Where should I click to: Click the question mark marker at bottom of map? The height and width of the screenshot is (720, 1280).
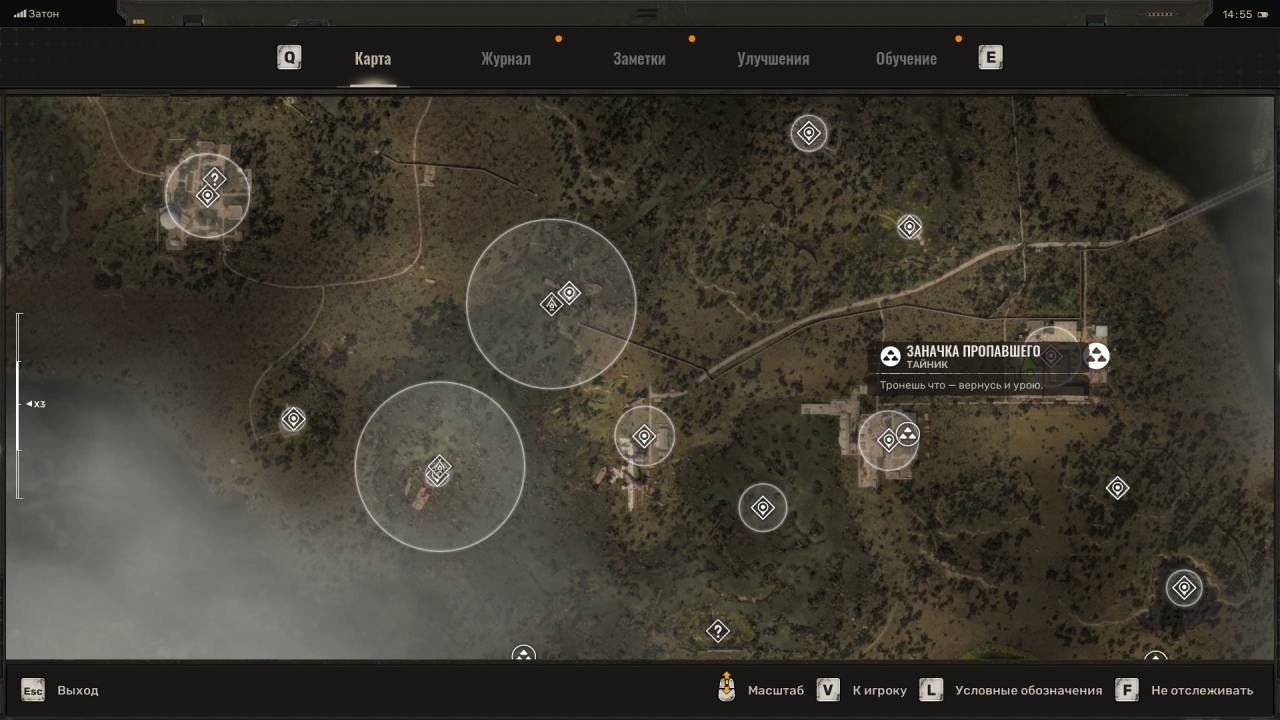tap(717, 631)
